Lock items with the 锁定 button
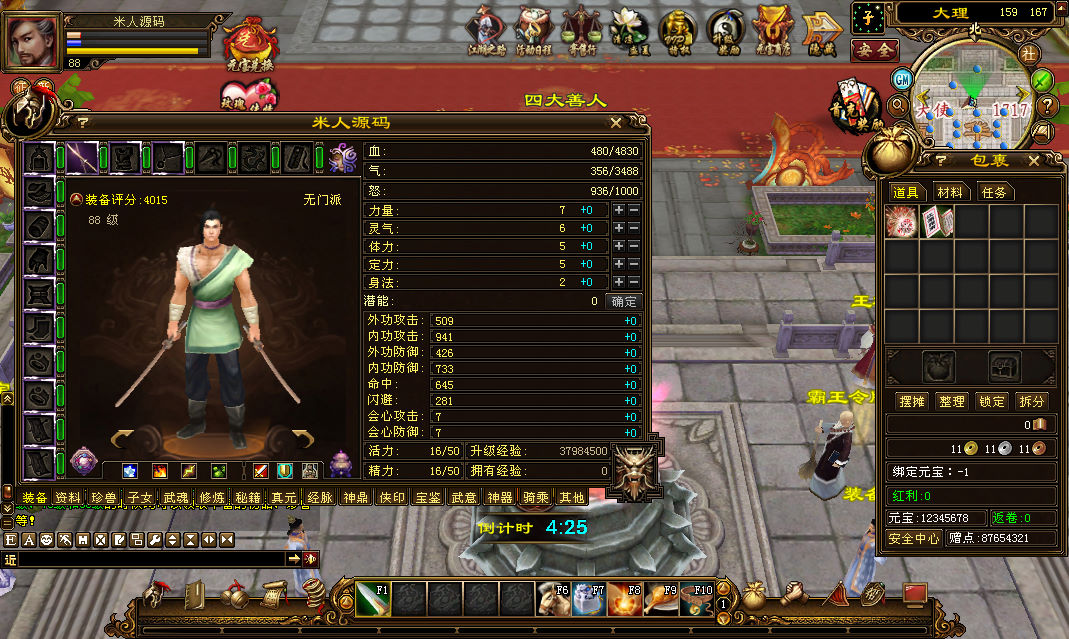Screen dimensions: 1069x639 [x=992, y=401]
